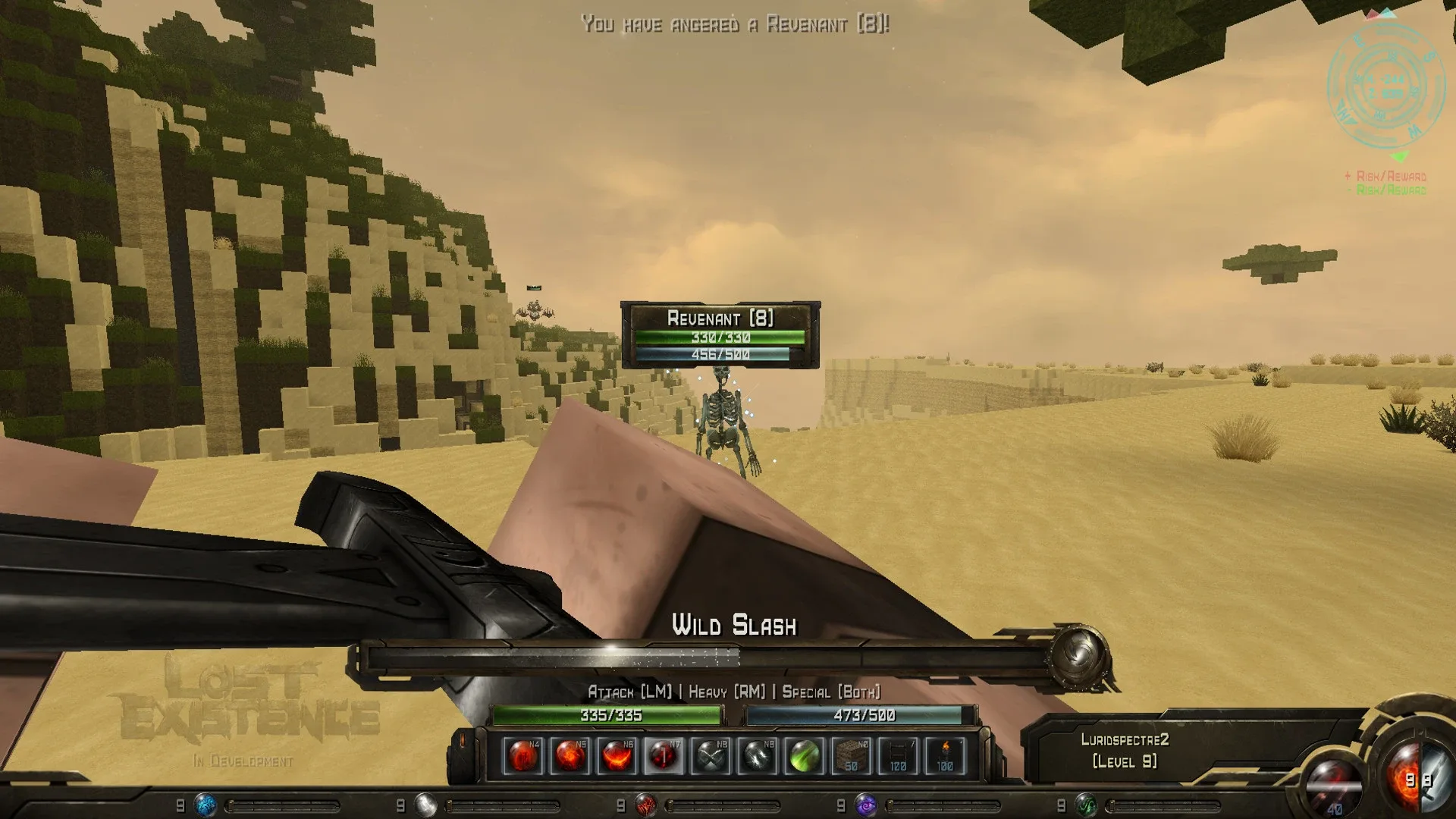
Task: Select the green orb in the hotbar
Action: click(805, 755)
